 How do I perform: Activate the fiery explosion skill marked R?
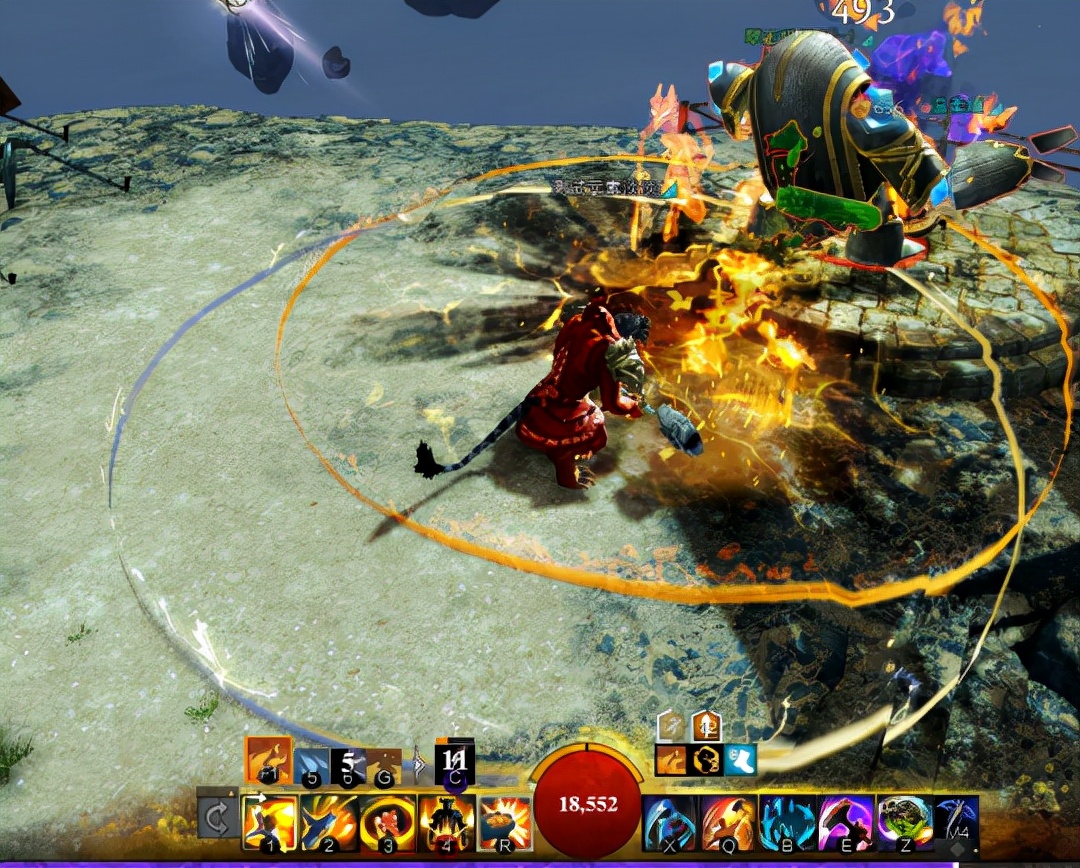[x=505, y=822]
